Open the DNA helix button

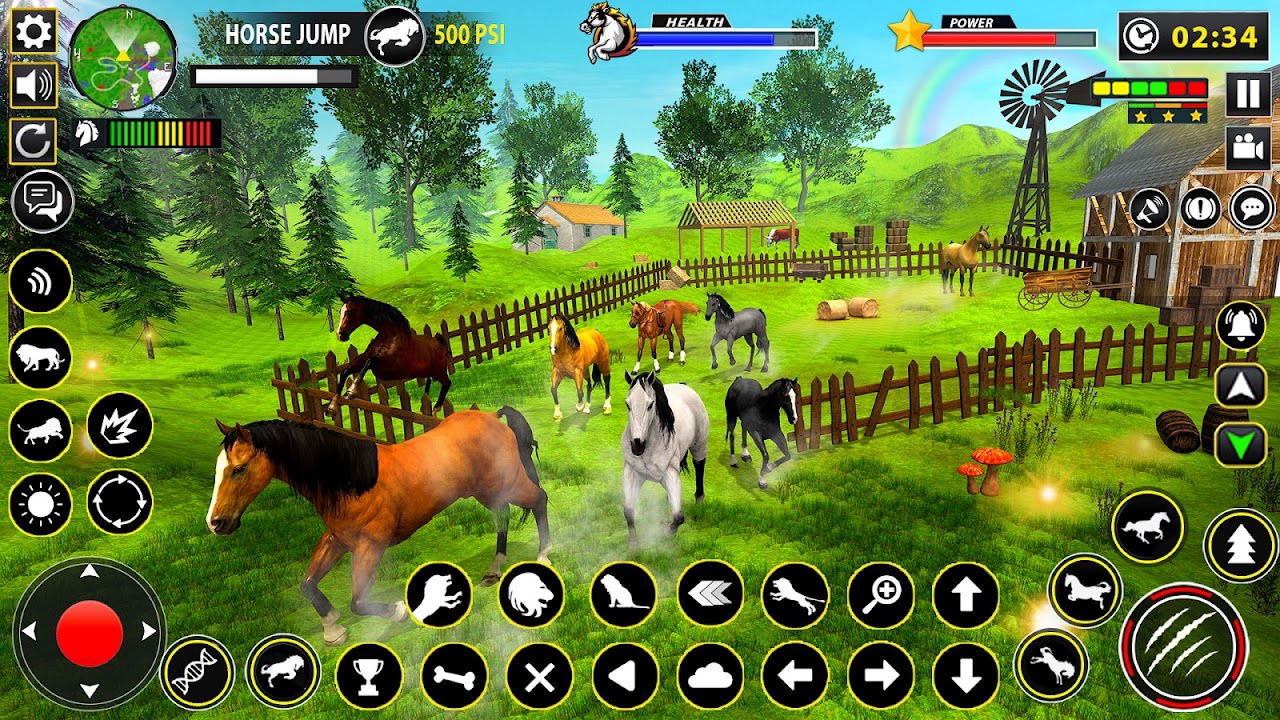tap(197, 671)
